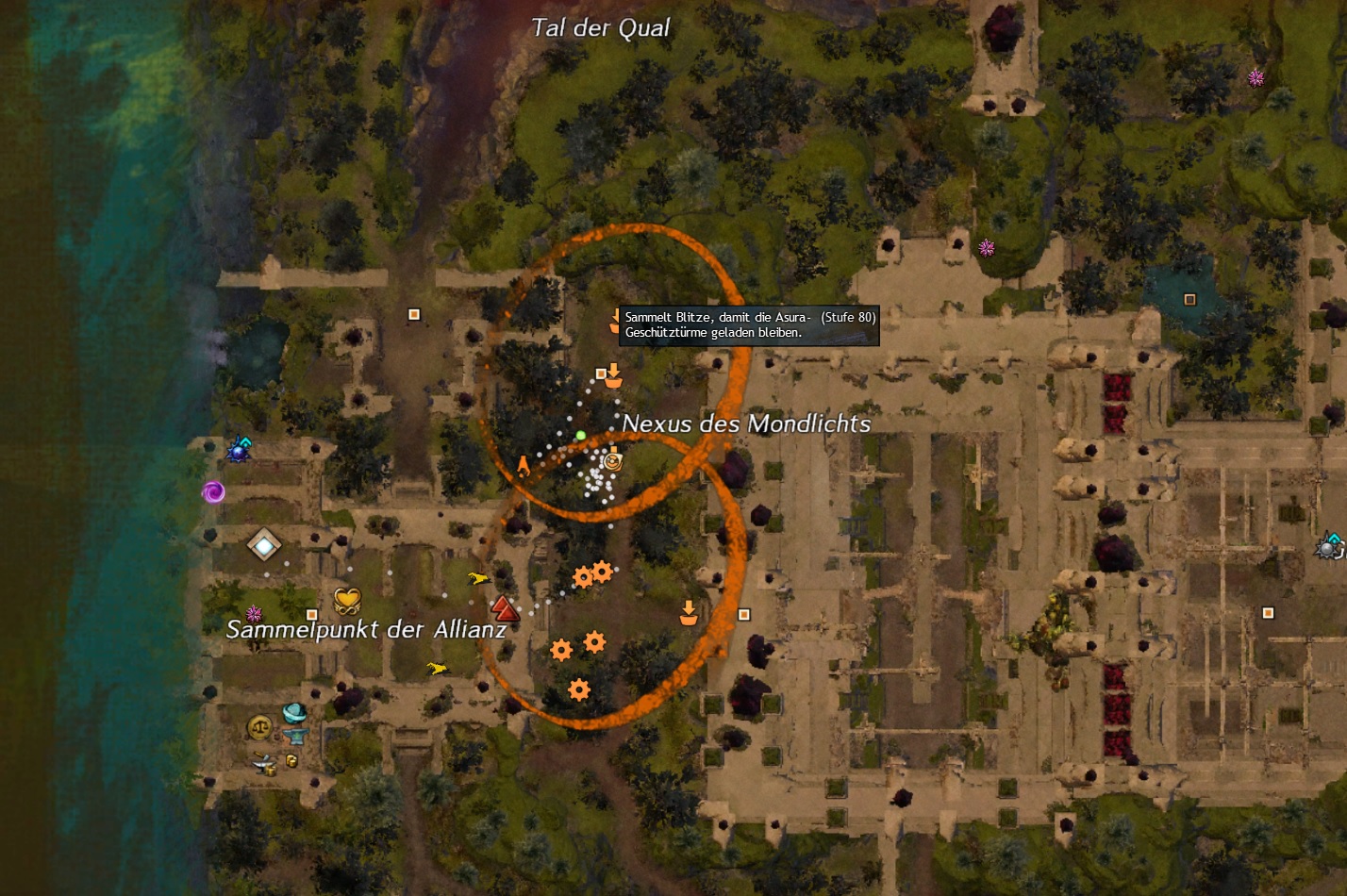Click the Sammelpunkt der Allianz heart icon
This screenshot has height=896, width=1347.
coord(348,599)
